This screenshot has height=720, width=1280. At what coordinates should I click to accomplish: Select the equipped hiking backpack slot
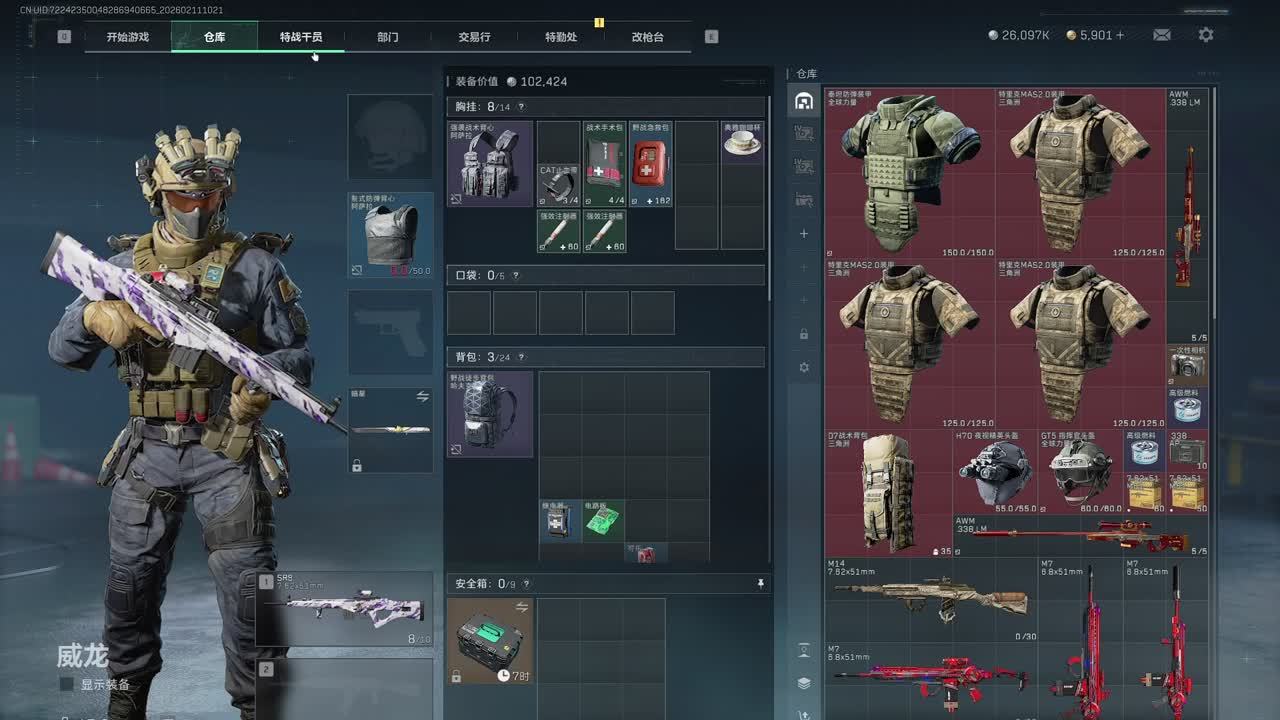pyautogui.click(x=490, y=414)
